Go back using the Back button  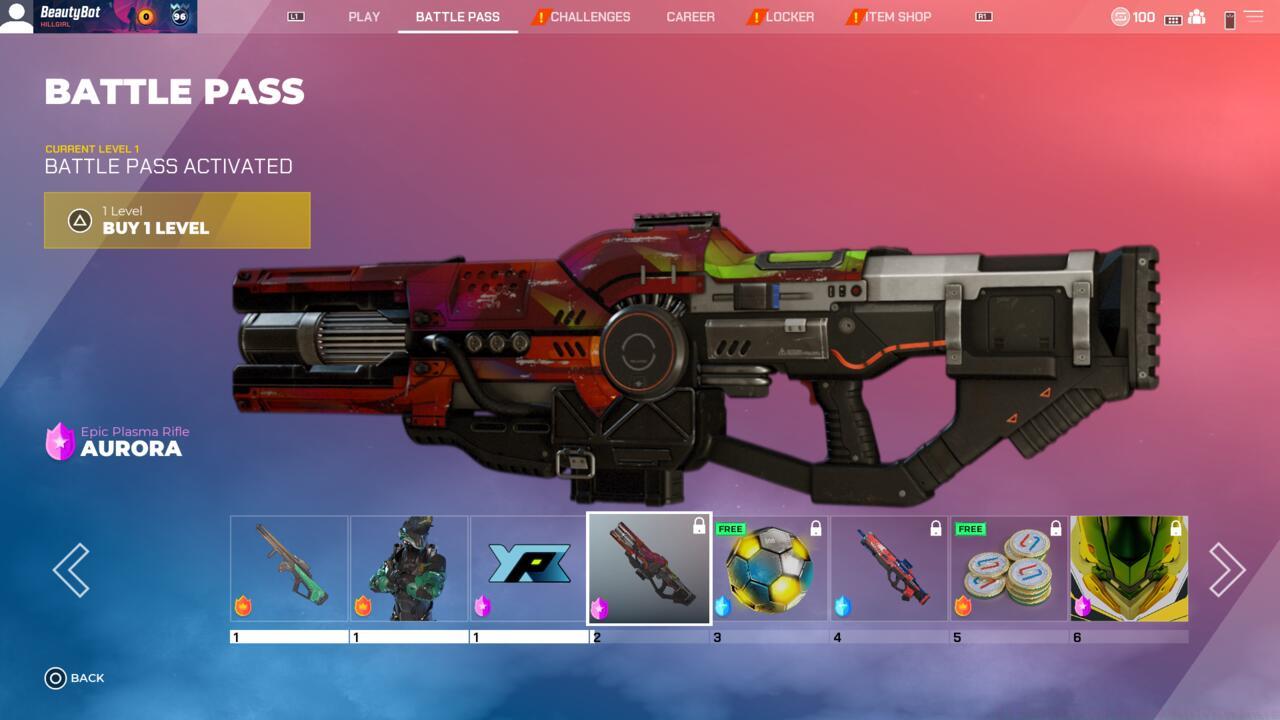[75, 678]
